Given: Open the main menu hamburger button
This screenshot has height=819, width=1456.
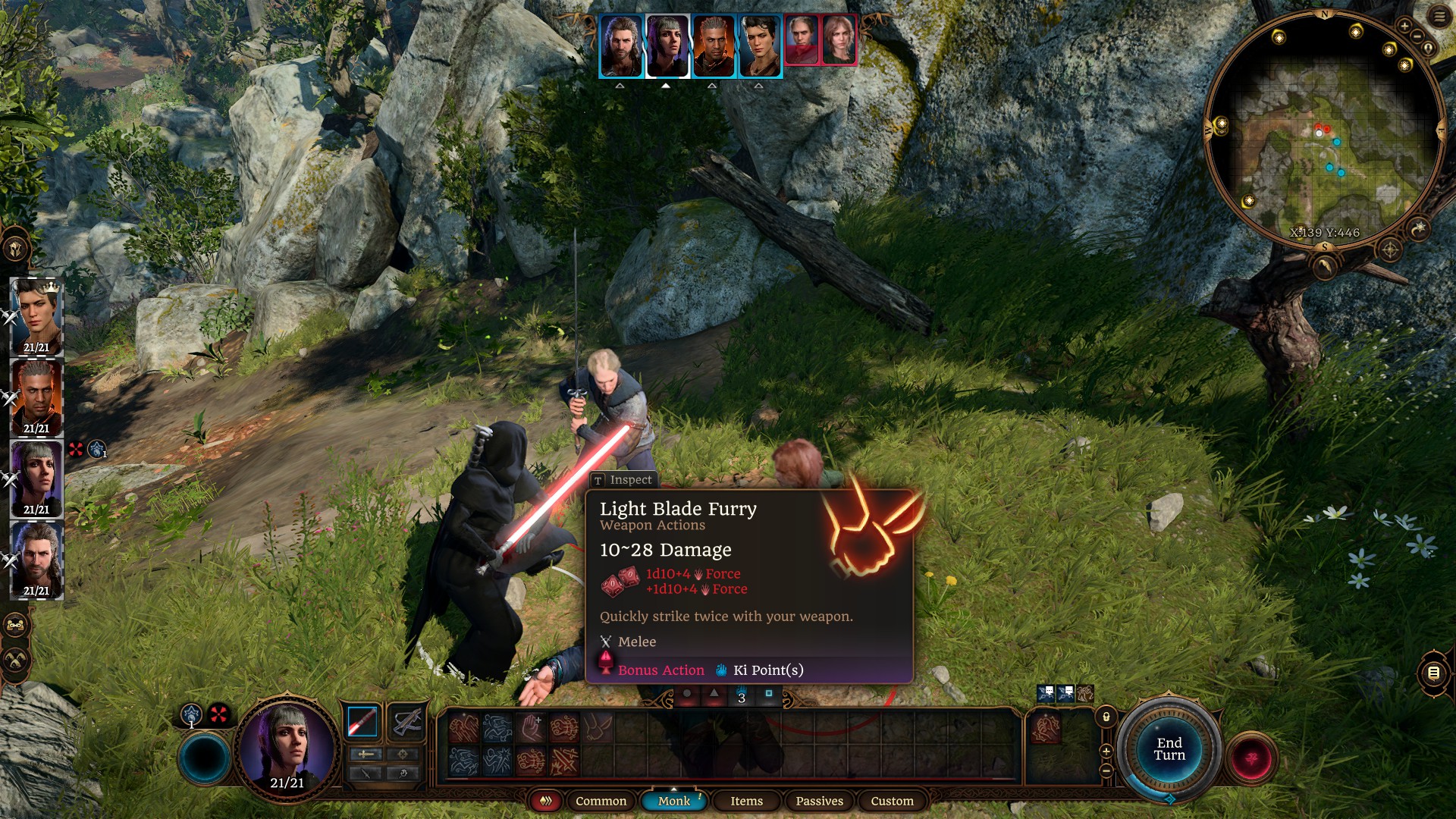Looking at the screenshot, I should tap(1439, 17).
